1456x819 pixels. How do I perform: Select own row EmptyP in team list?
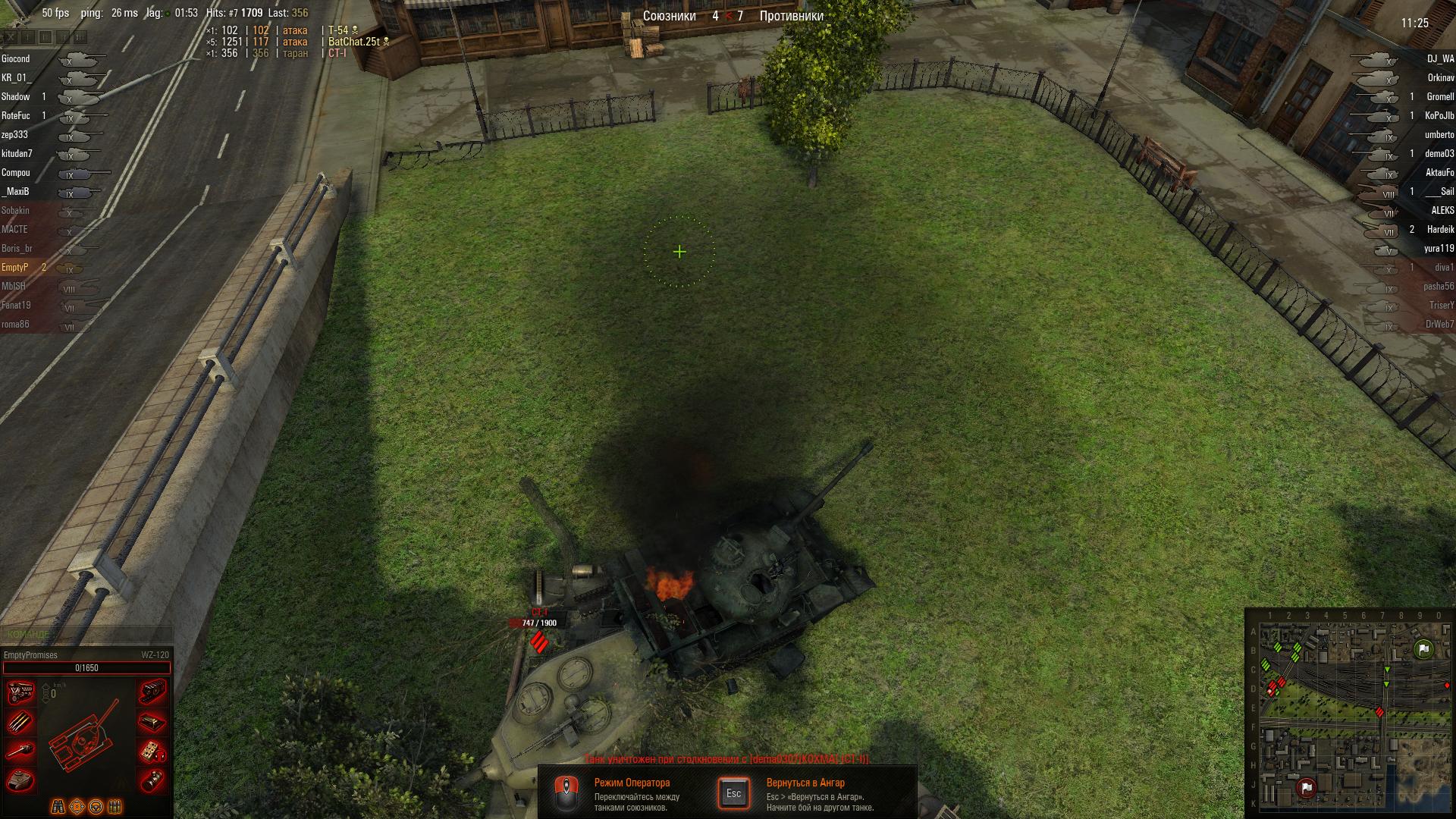(15, 268)
